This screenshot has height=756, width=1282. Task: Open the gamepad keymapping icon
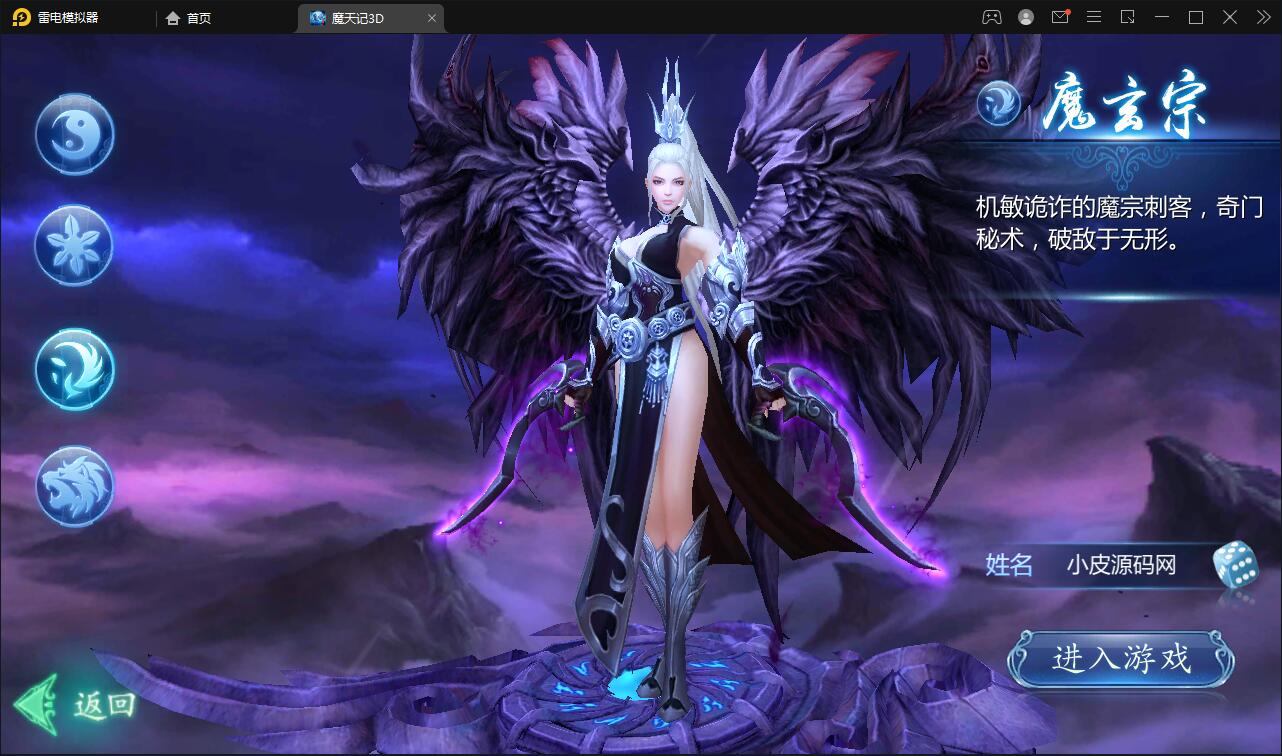point(992,17)
